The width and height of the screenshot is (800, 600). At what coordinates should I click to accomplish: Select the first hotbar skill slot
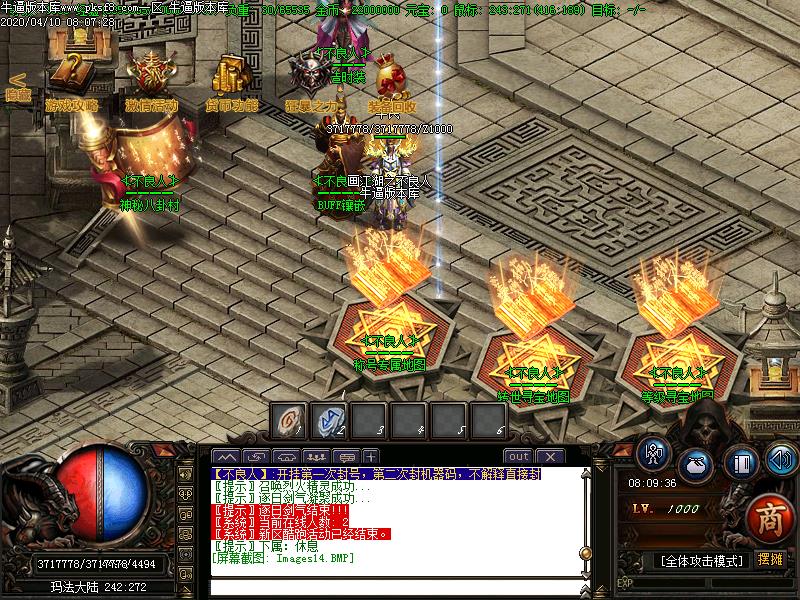[290, 420]
